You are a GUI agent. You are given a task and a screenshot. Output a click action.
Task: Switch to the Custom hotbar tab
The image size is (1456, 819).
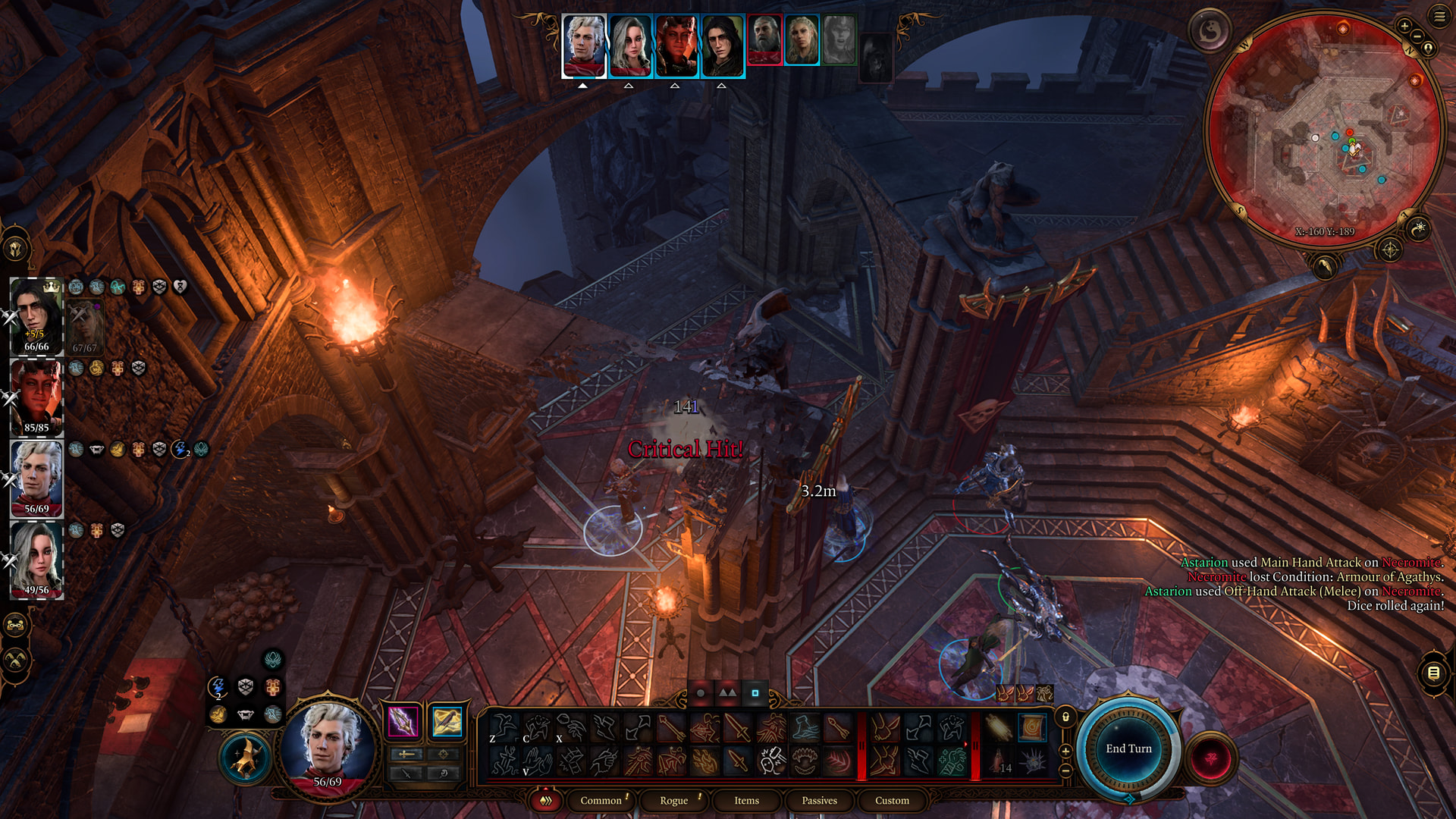tap(892, 800)
